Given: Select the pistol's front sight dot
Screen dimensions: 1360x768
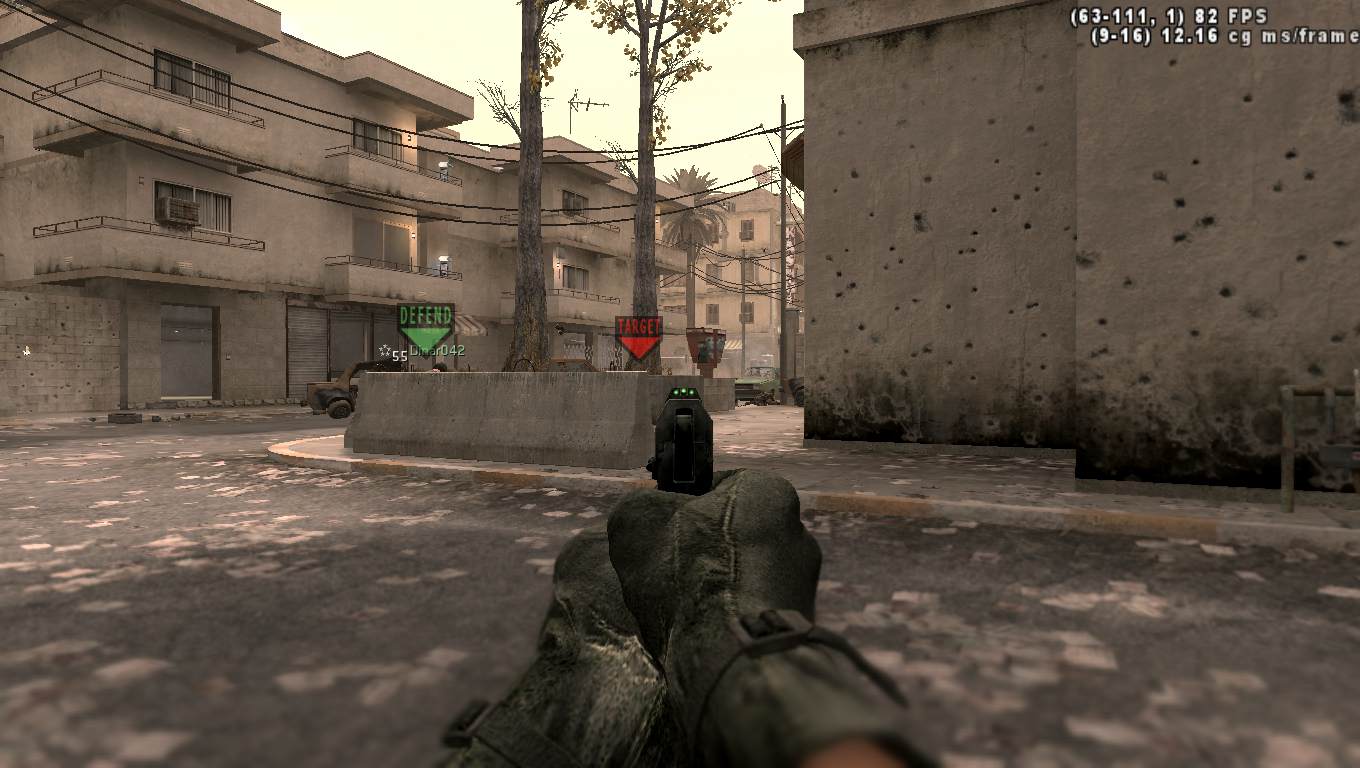Looking at the screenshot, I should coord(686,392).
